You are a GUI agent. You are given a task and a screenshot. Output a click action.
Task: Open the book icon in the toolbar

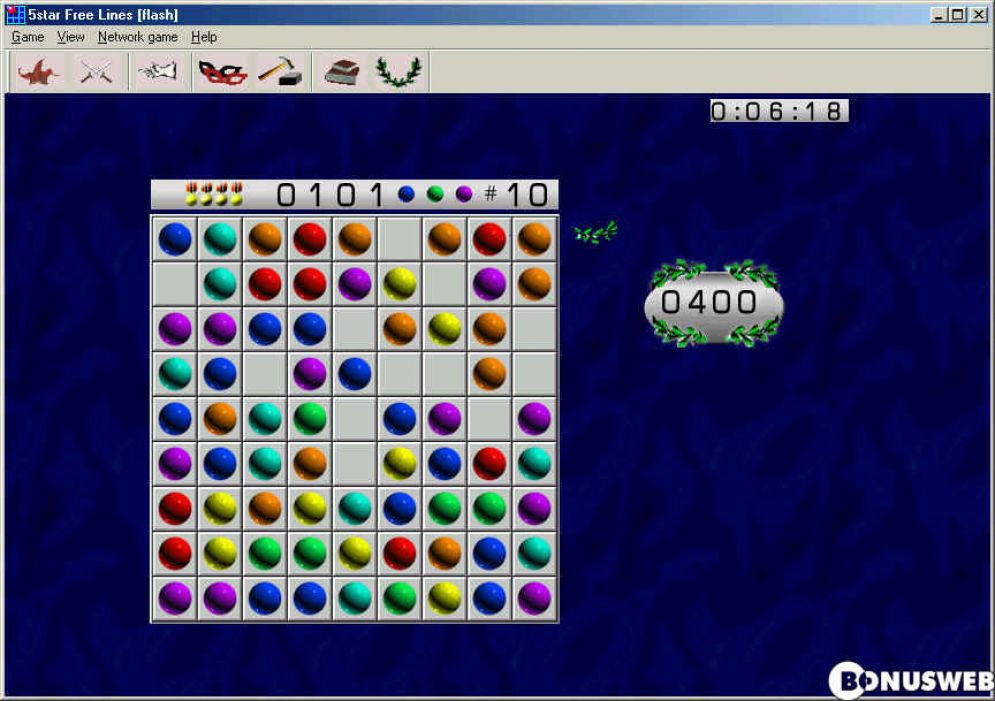pyautogui.click(x=342, y=72)
